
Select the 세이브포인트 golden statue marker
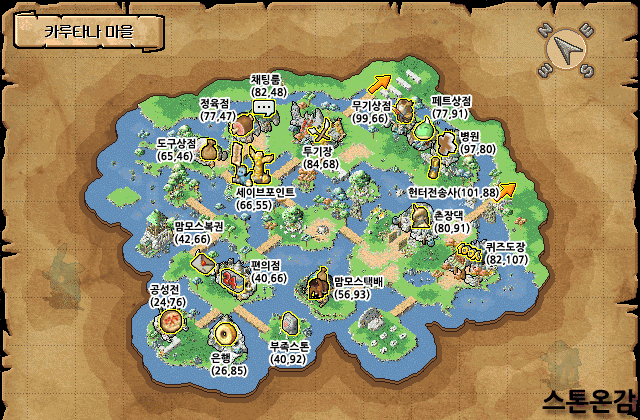click(258, 162)
